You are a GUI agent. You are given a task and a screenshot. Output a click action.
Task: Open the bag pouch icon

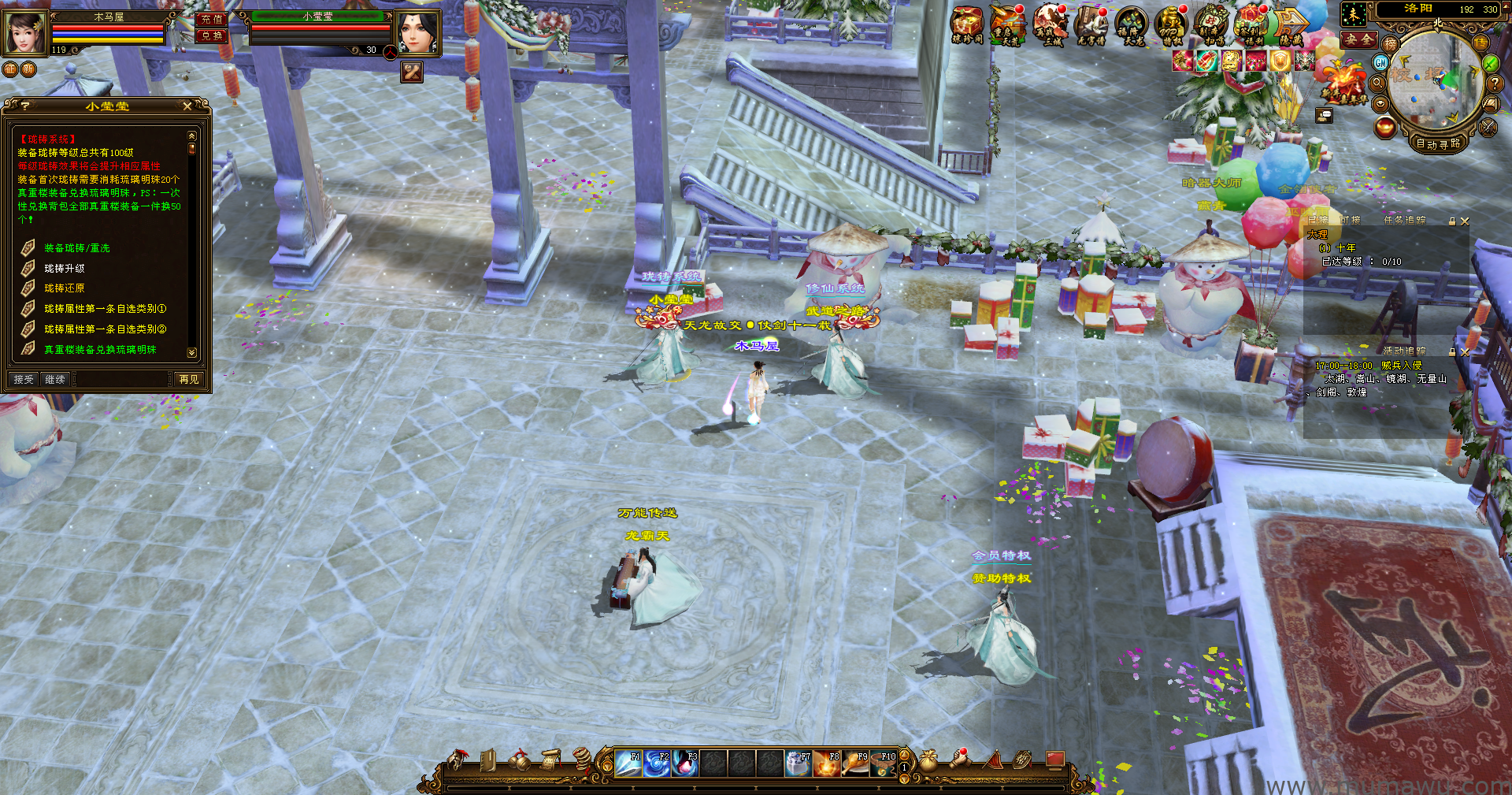click(929, 761)
